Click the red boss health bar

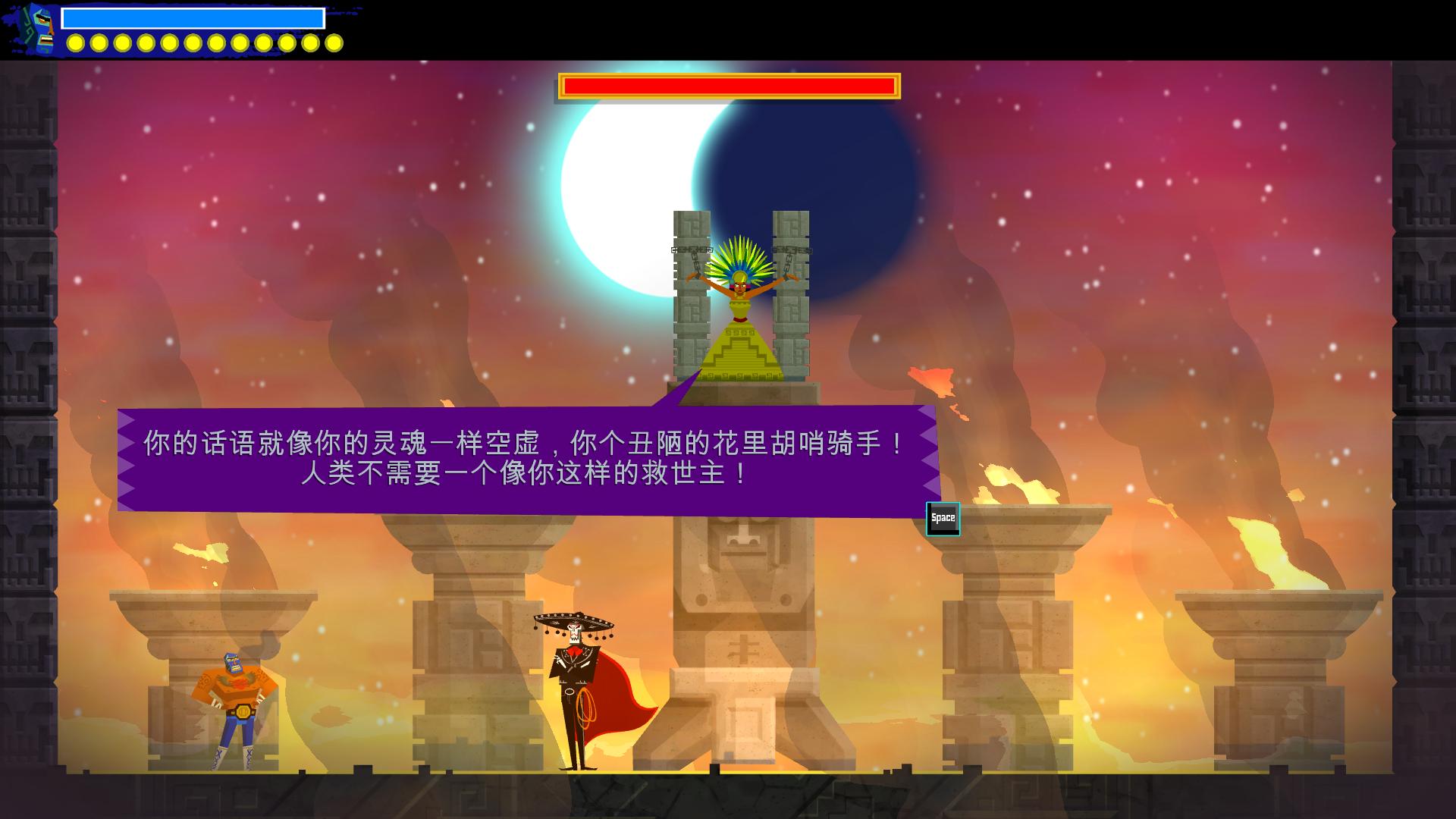[728, 85]
